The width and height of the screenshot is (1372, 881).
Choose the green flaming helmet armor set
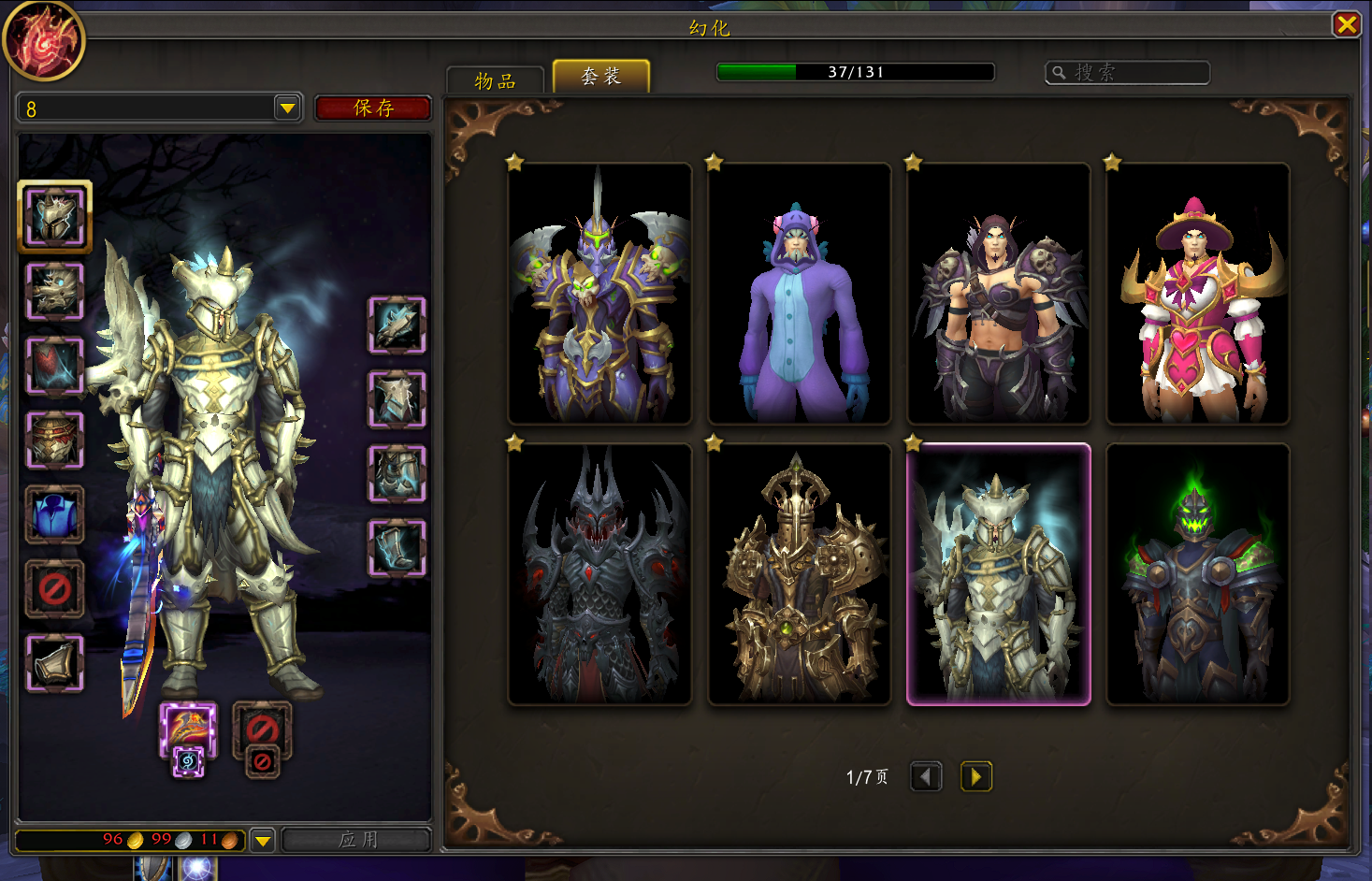click(1197, 574)
